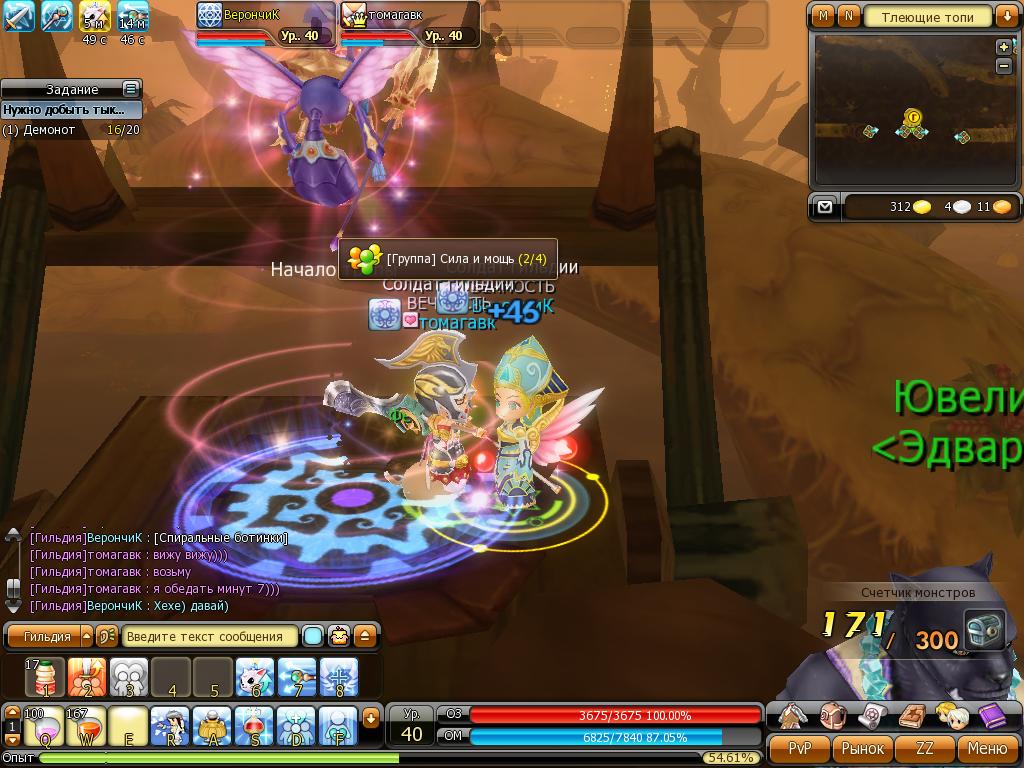Viewport: 1024px width, 768px height.
Task: Focus the chat message input field
Action: [x=210, y=636]
